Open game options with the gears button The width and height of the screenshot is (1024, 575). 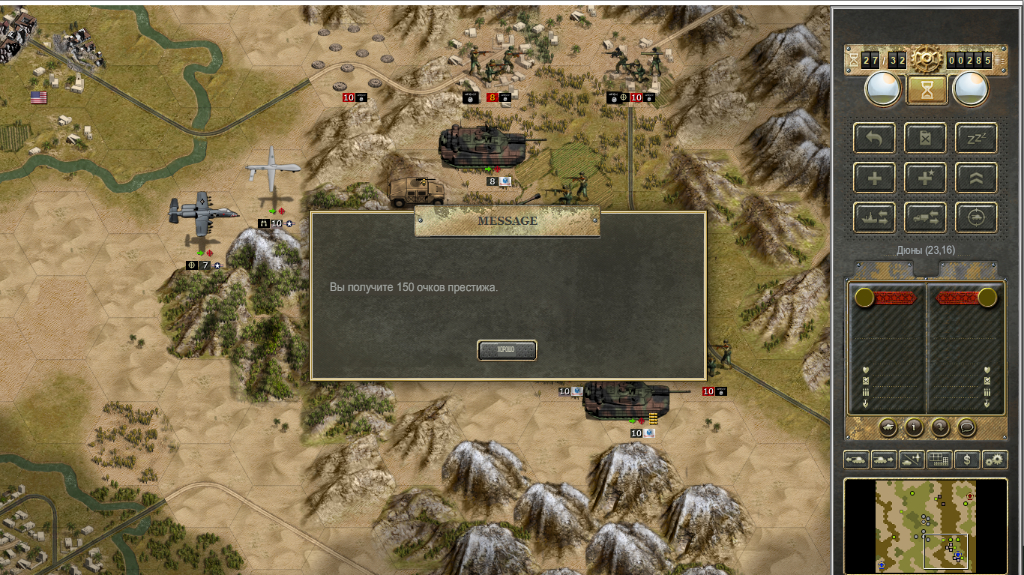pos(994,459)
